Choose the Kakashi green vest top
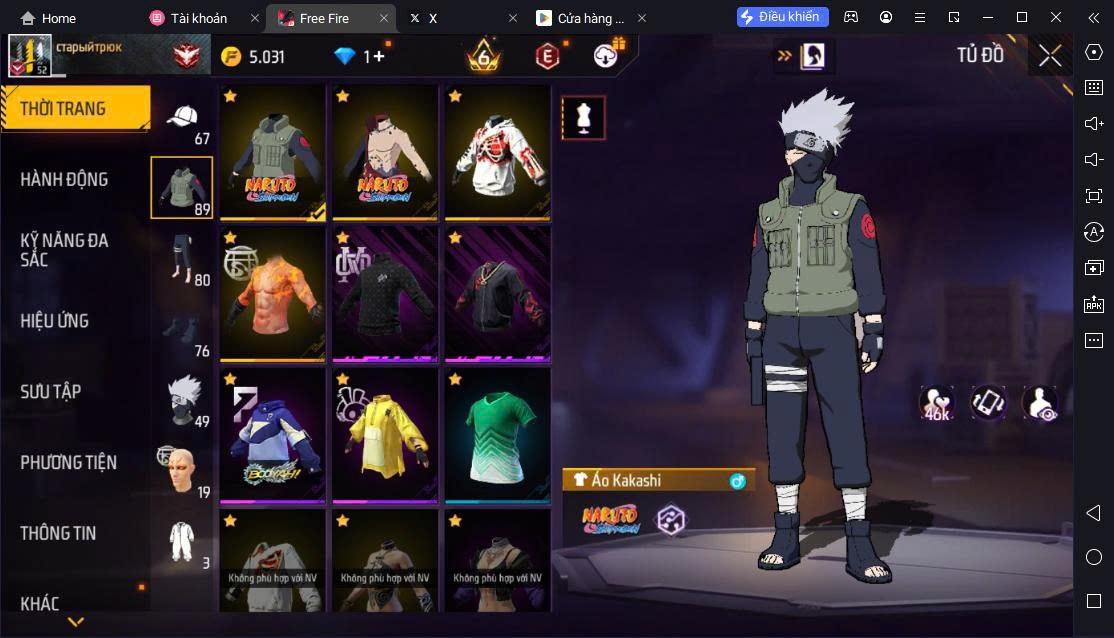This screenshot has width=1114, height=638. (x=273, y=152)
